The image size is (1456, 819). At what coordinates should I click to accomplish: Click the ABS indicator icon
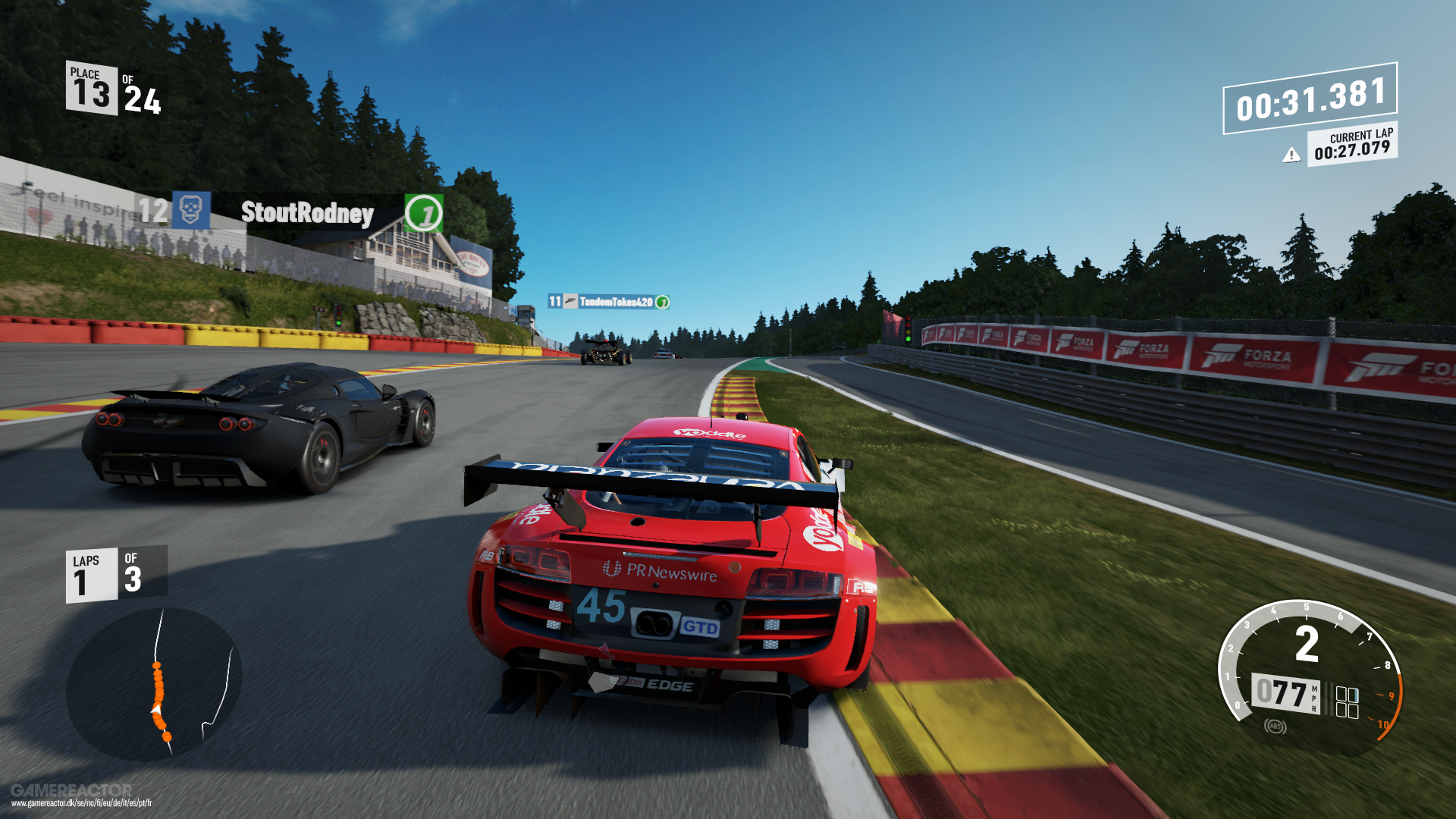coord(1275,726)
